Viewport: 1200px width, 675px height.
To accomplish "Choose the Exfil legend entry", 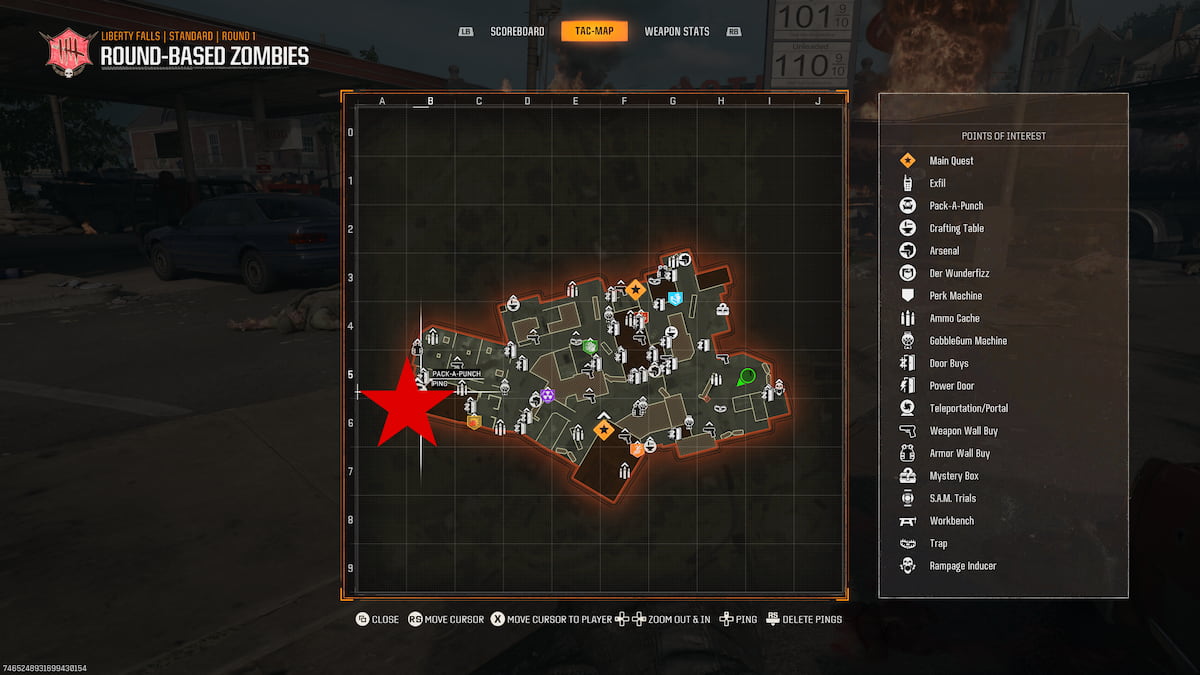I will 937,183.
